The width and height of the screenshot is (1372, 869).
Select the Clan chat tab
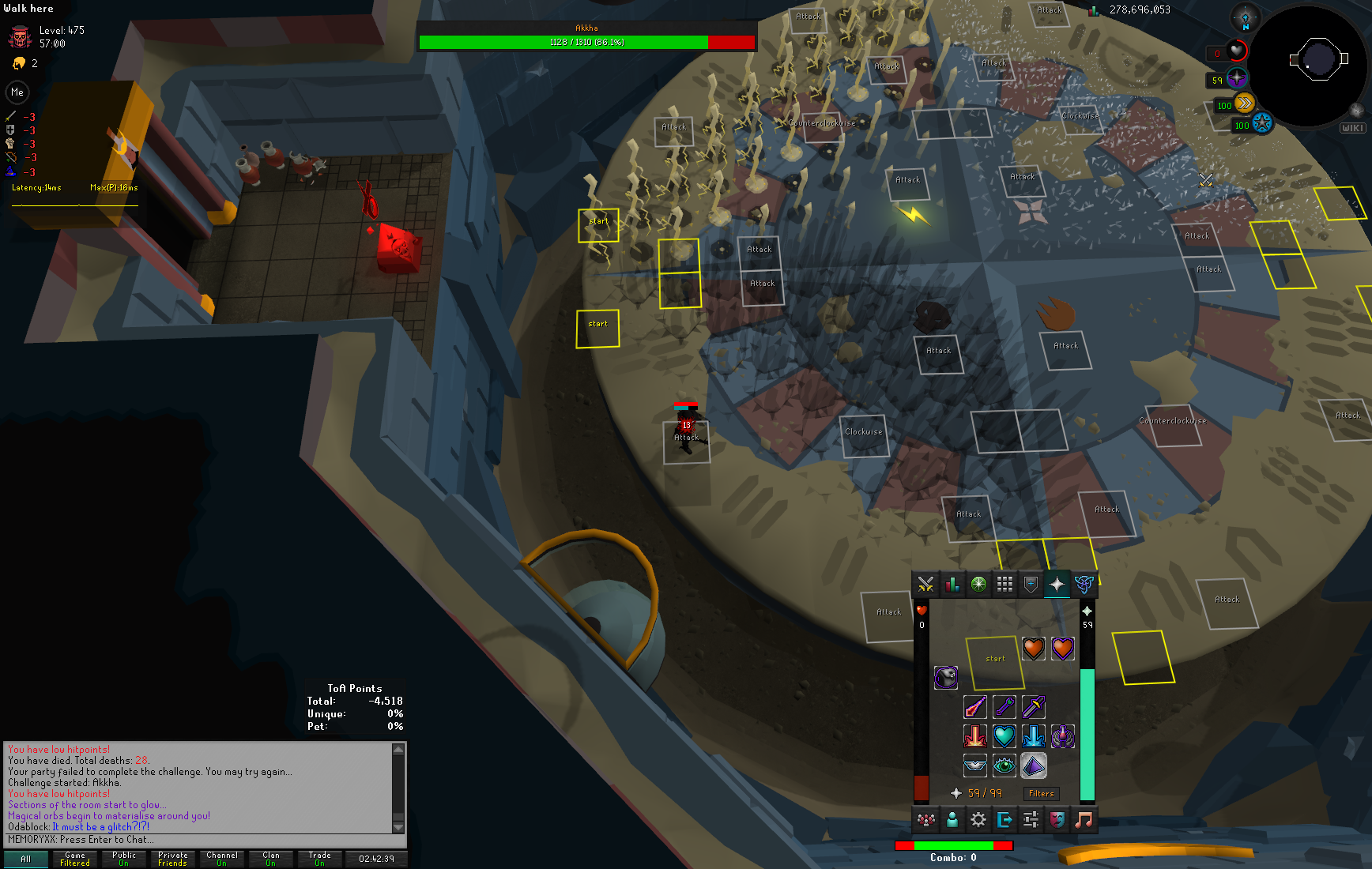point(271,859)
